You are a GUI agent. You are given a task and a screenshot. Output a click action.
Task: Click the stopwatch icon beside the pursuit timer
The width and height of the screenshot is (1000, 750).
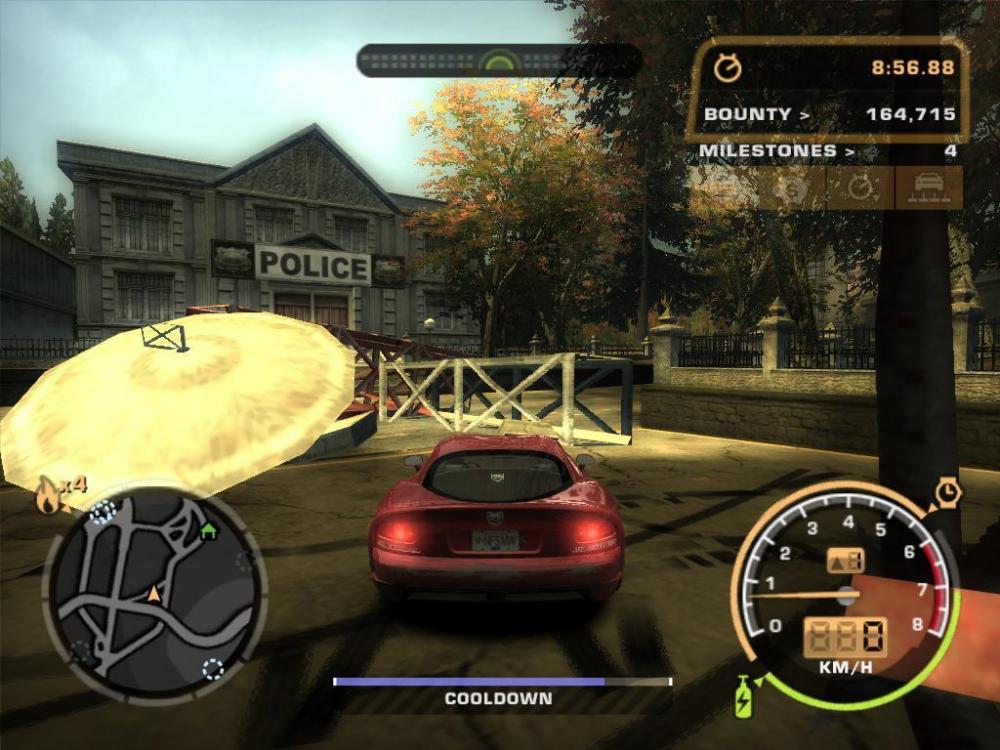(728, 68)
